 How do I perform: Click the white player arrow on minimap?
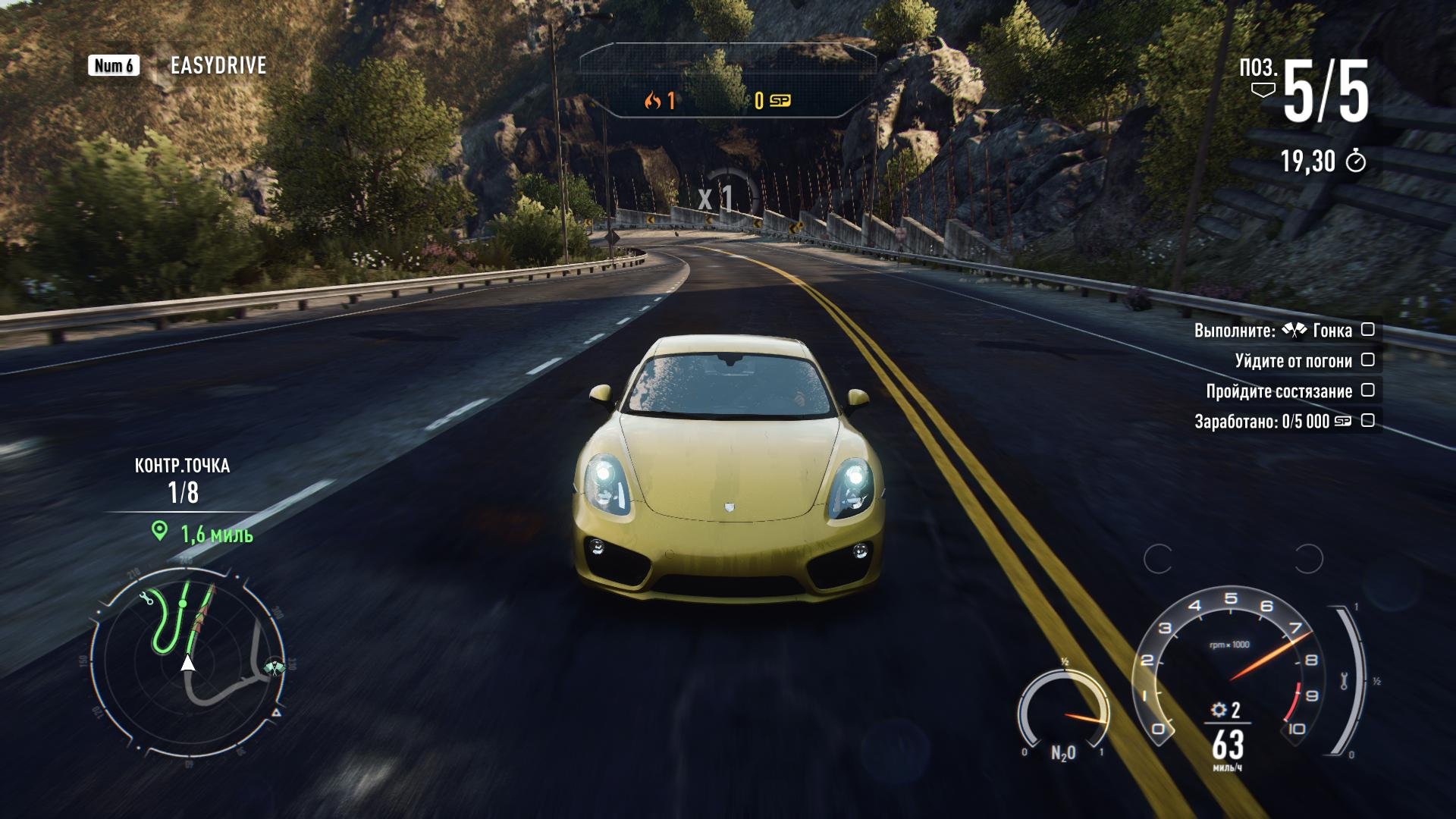187,663
